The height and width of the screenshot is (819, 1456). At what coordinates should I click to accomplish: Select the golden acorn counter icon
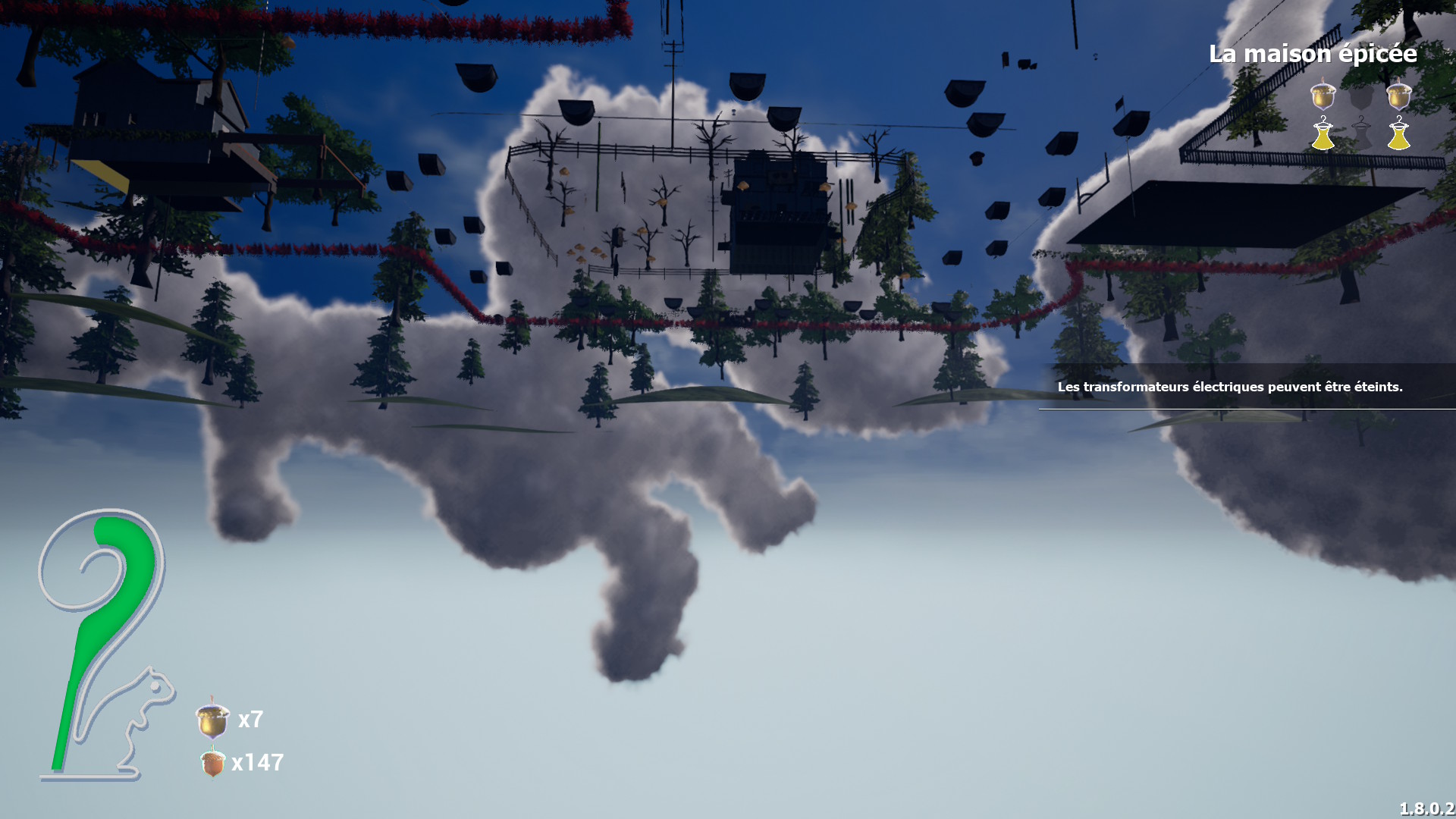pyautogui.click(x=212, y=720)
